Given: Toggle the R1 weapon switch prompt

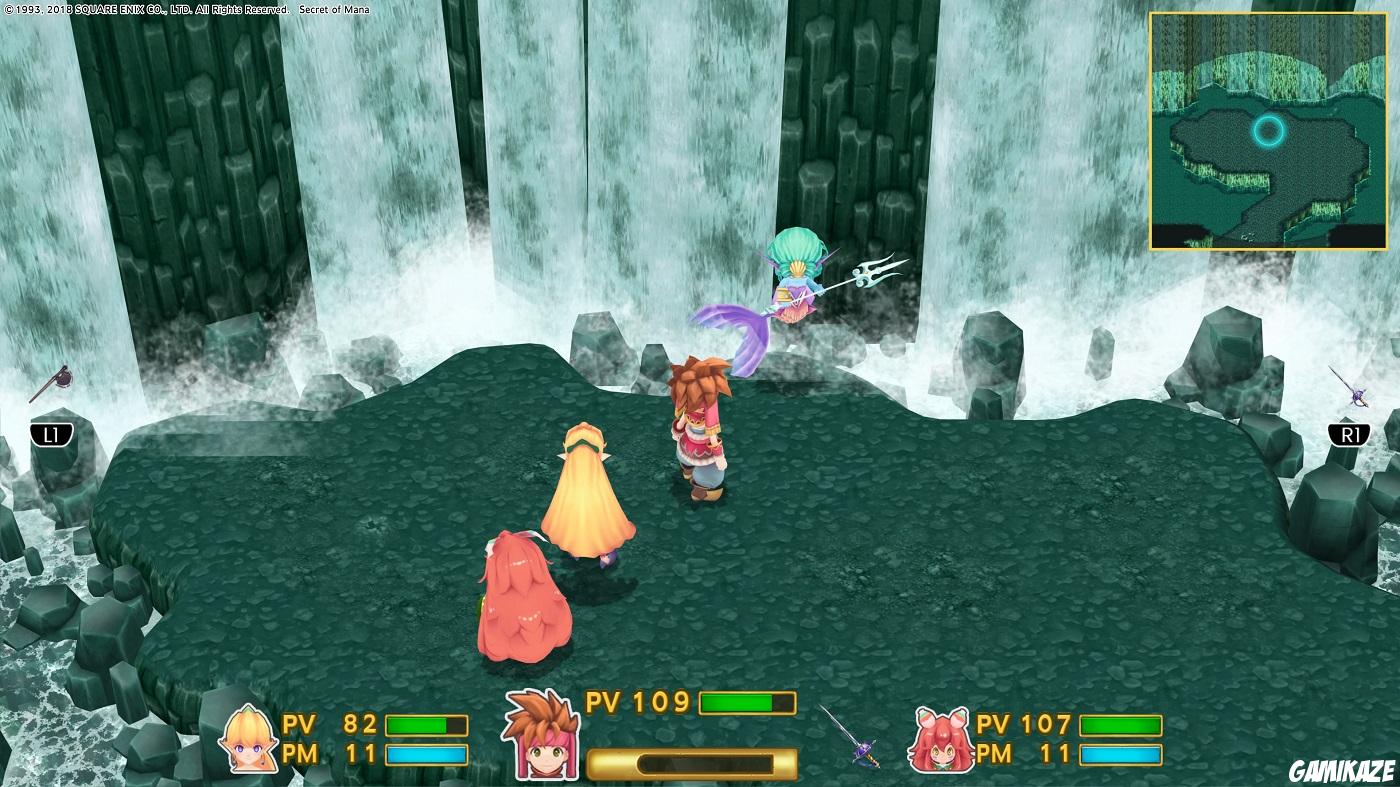Looking at the screenshot, I should point(1351,434).
